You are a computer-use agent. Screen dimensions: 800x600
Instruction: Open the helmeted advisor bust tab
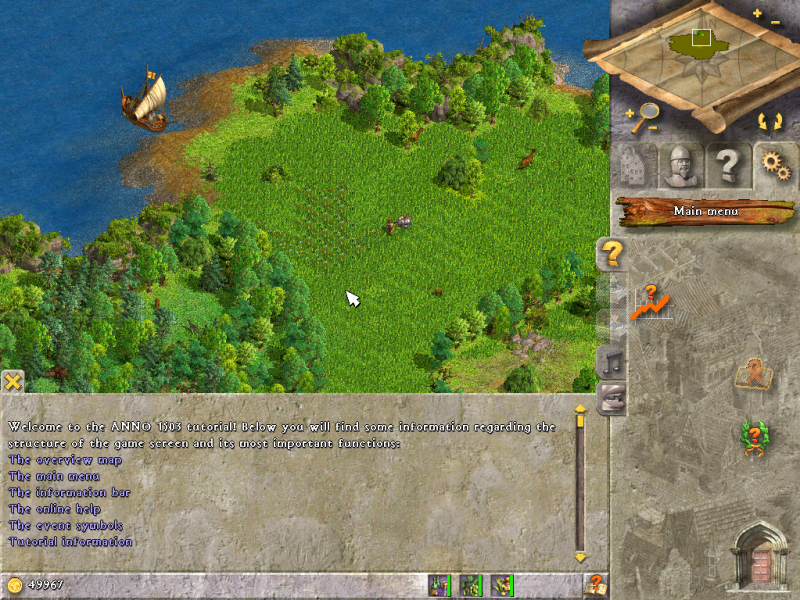click(681, 167)
